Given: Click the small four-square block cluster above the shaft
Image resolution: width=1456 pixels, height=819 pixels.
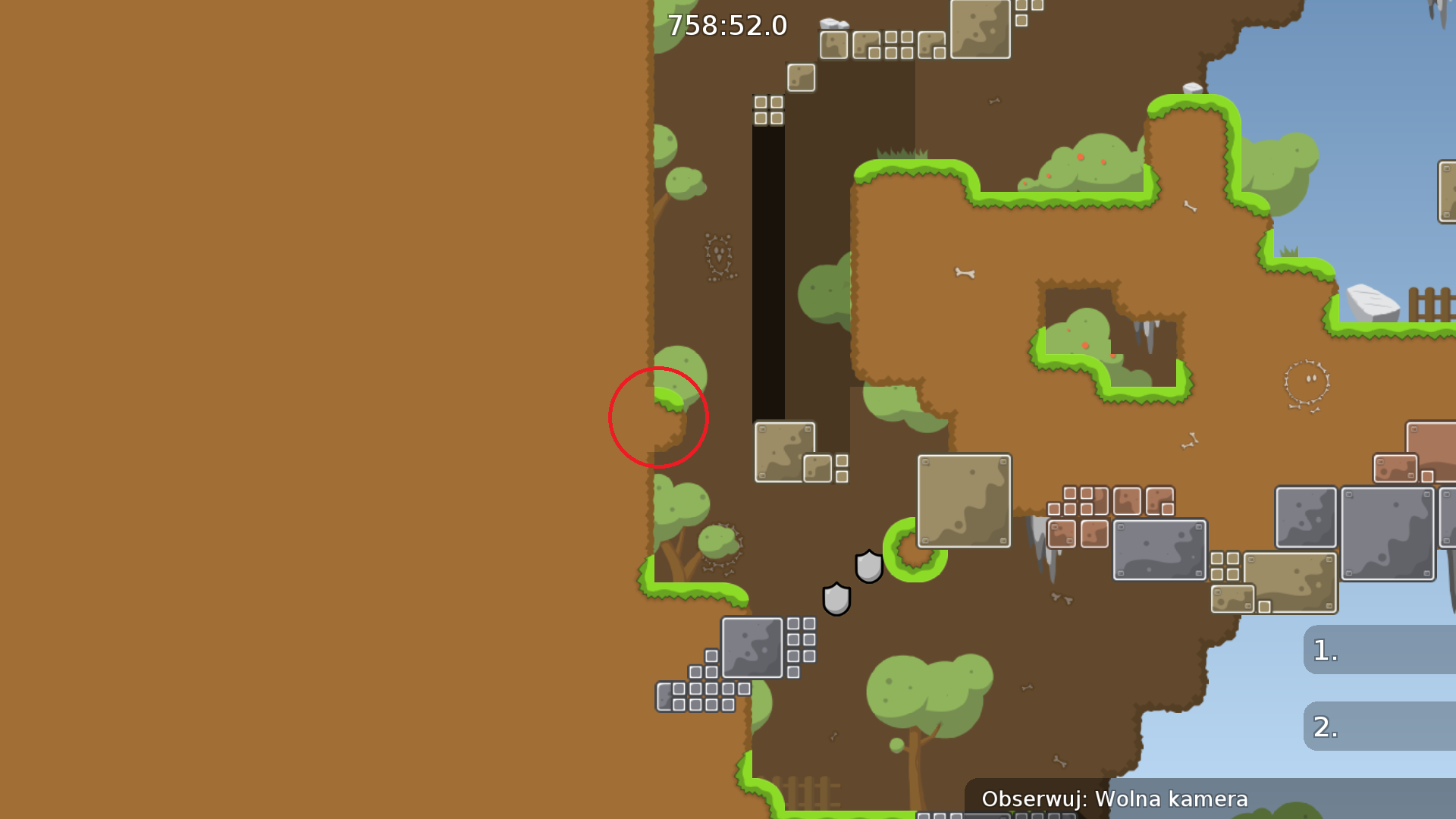Looking at the screenshot, I should pyautogui.click(x=767, y=110).
